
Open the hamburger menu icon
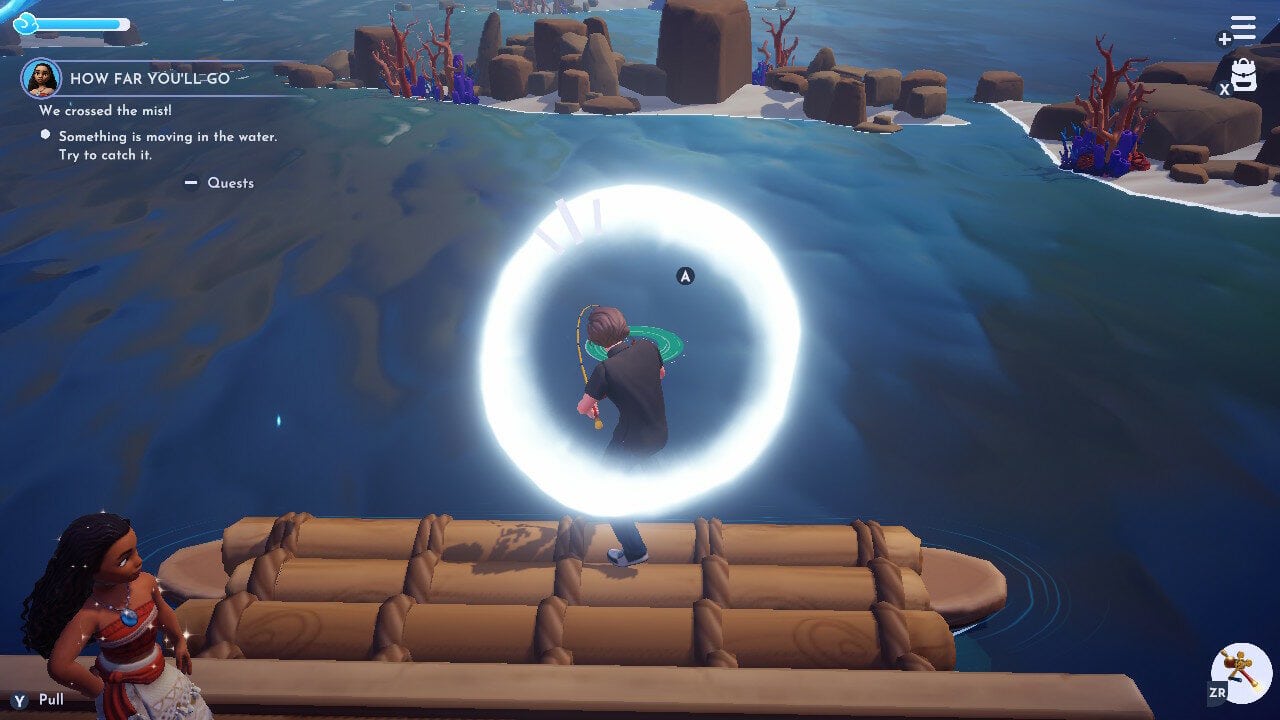[1243, 28]
